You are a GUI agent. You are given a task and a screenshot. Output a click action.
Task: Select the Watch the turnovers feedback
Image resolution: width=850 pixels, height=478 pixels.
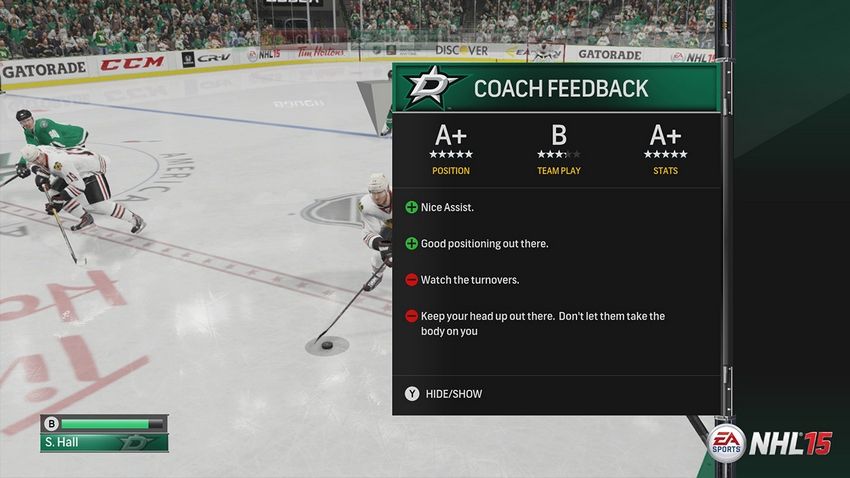(469, 279)
